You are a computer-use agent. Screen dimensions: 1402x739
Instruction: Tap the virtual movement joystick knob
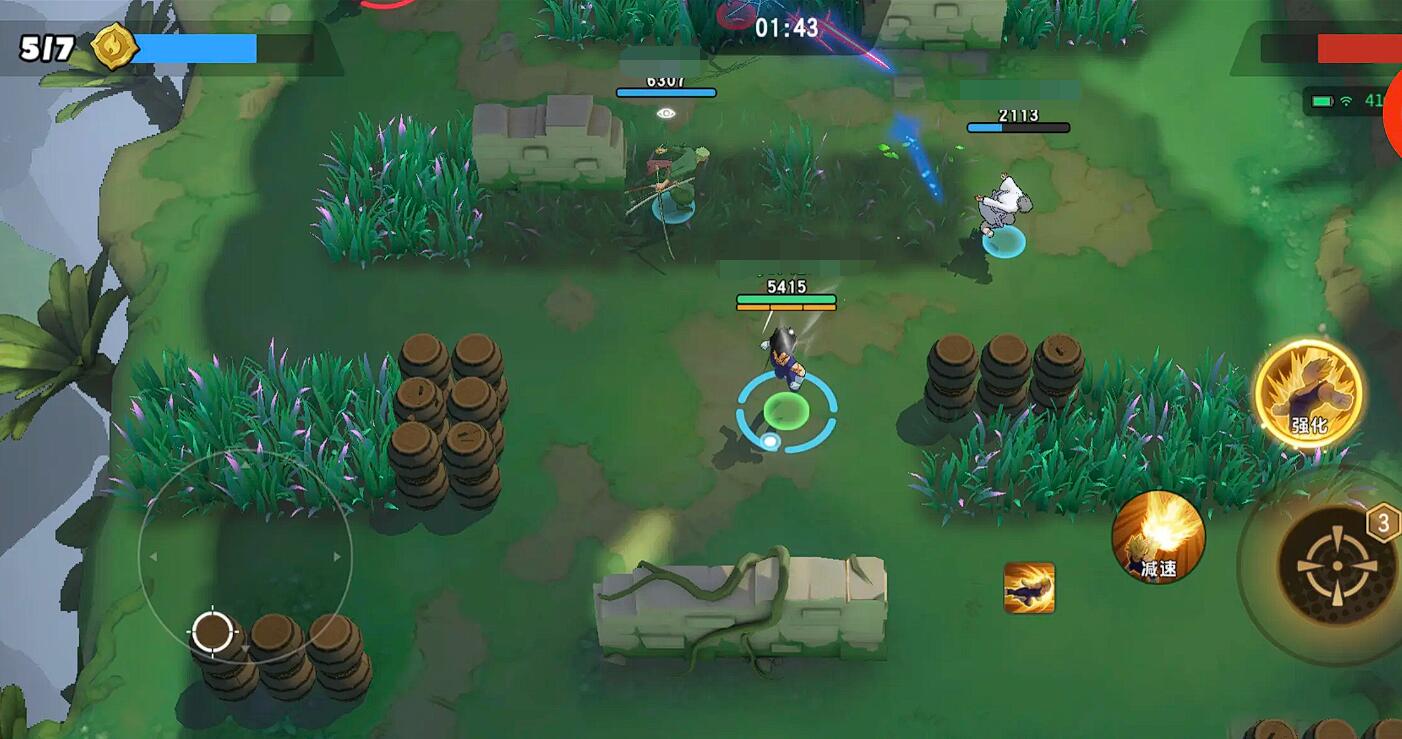pos(212,631)
